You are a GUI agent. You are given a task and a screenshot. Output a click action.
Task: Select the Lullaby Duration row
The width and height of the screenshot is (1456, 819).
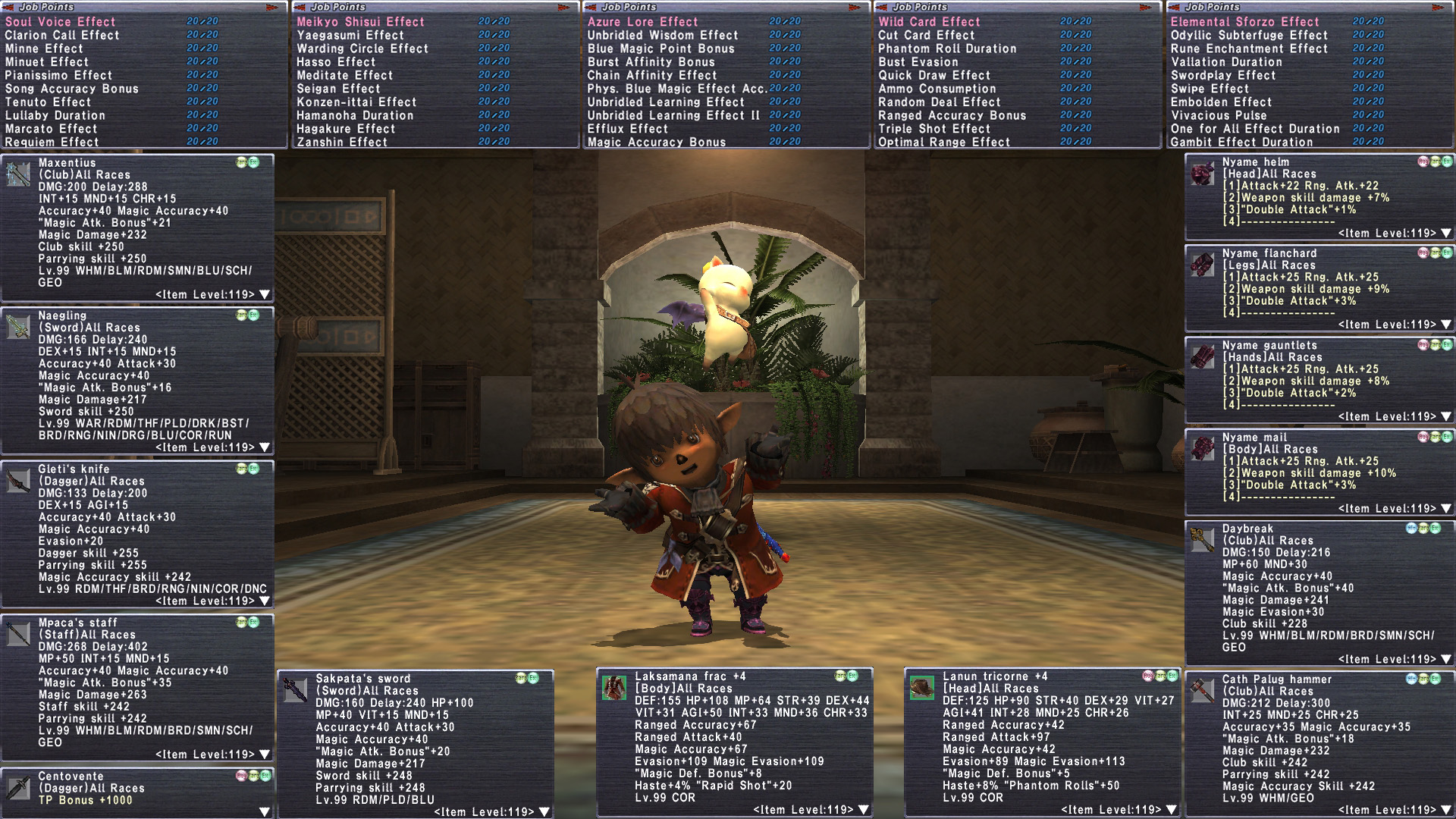55,115
